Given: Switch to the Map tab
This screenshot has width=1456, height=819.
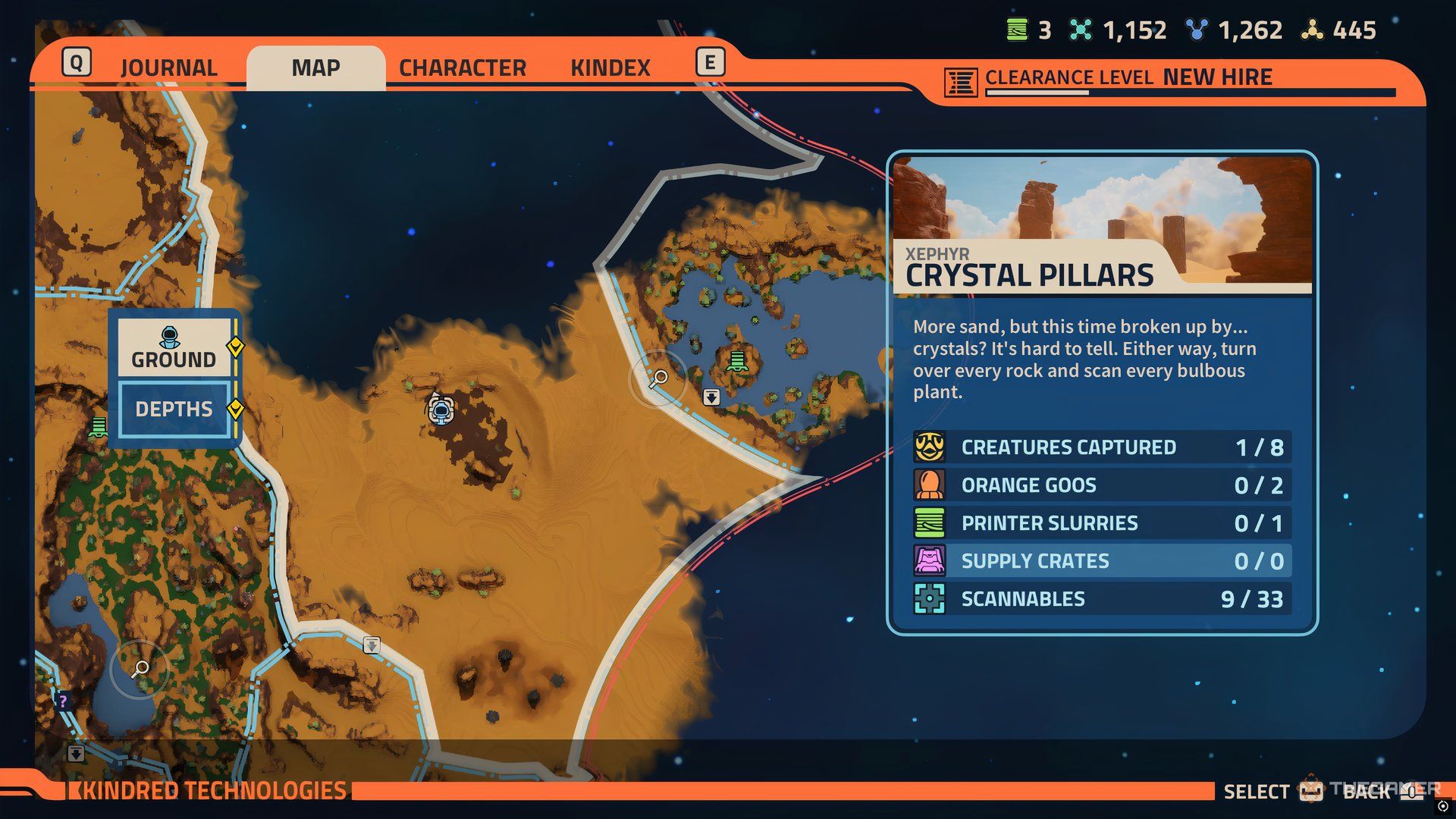Looking at the screenshot, I should (x=315, y=68).
